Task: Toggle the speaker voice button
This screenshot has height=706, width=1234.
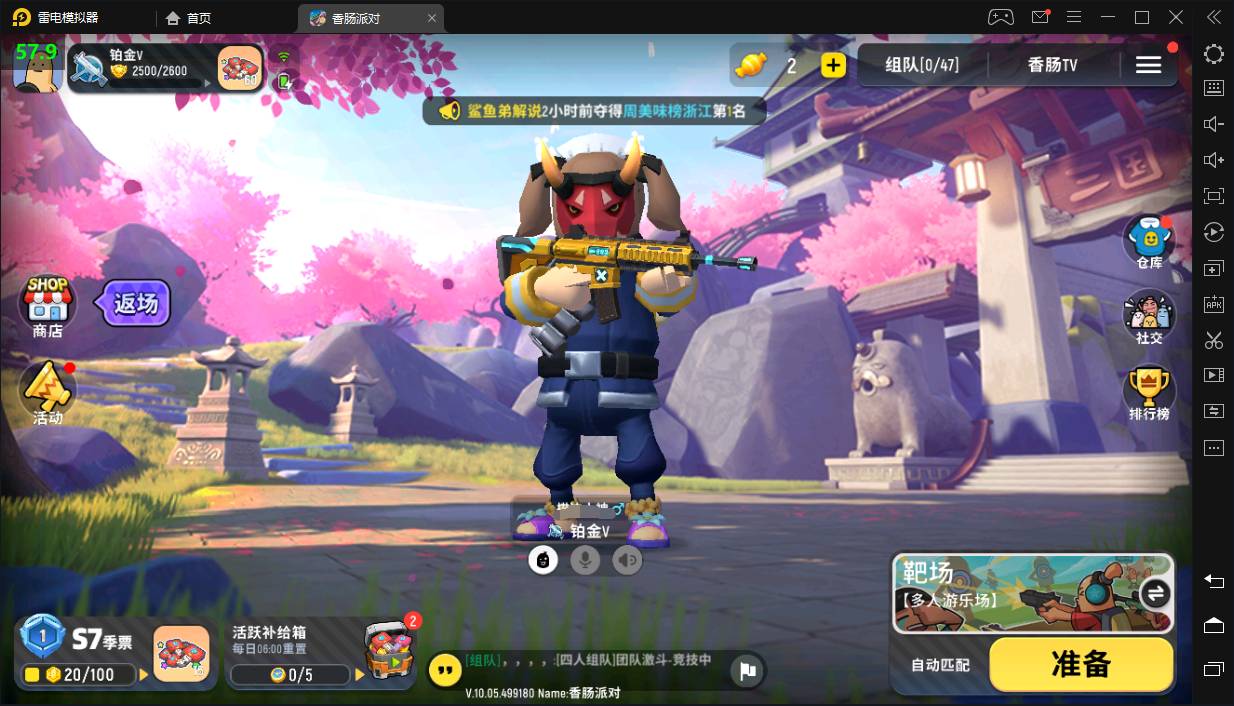Action: pyautogui.click(x=627, y=560)
